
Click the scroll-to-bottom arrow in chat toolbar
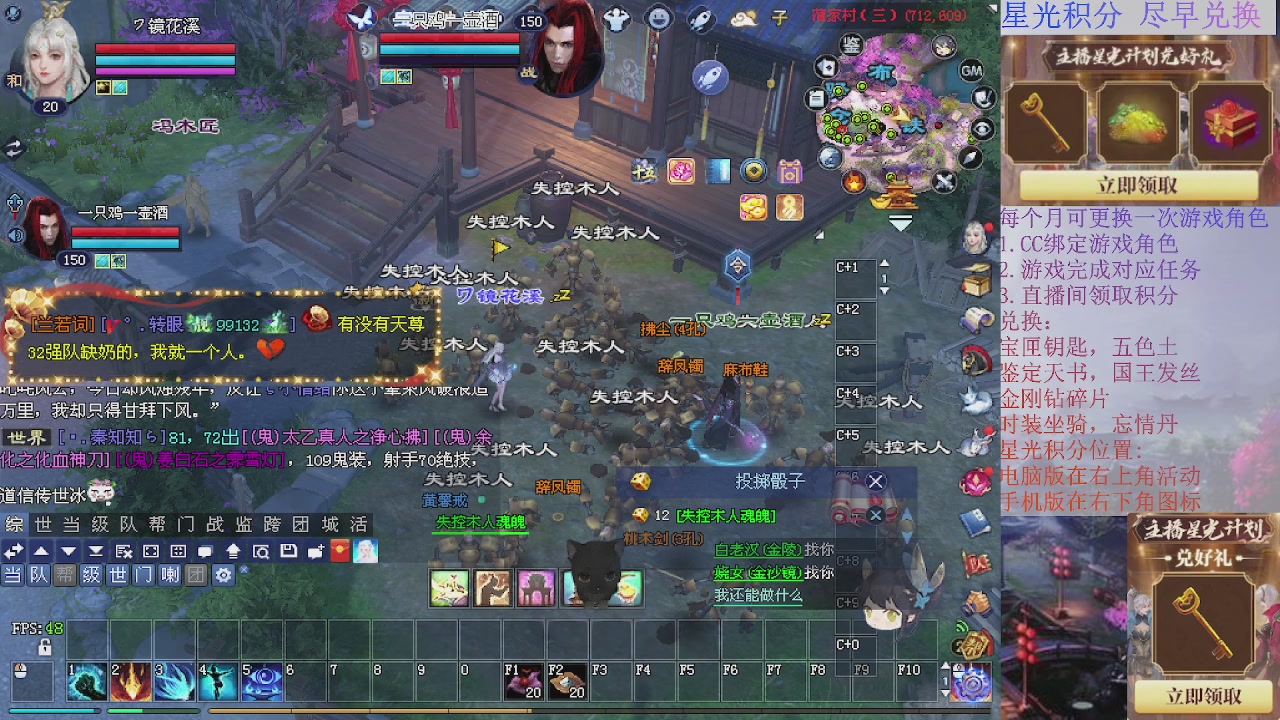point(97,550)
